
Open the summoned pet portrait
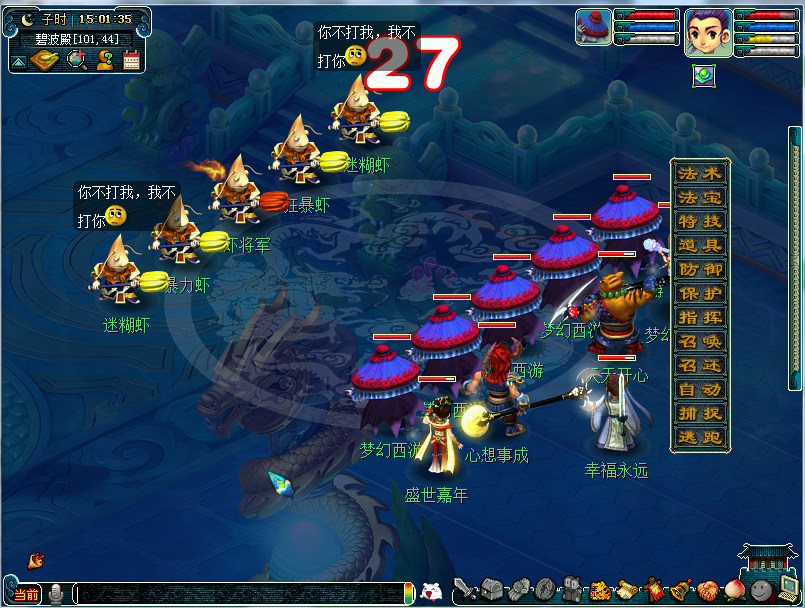593,27
